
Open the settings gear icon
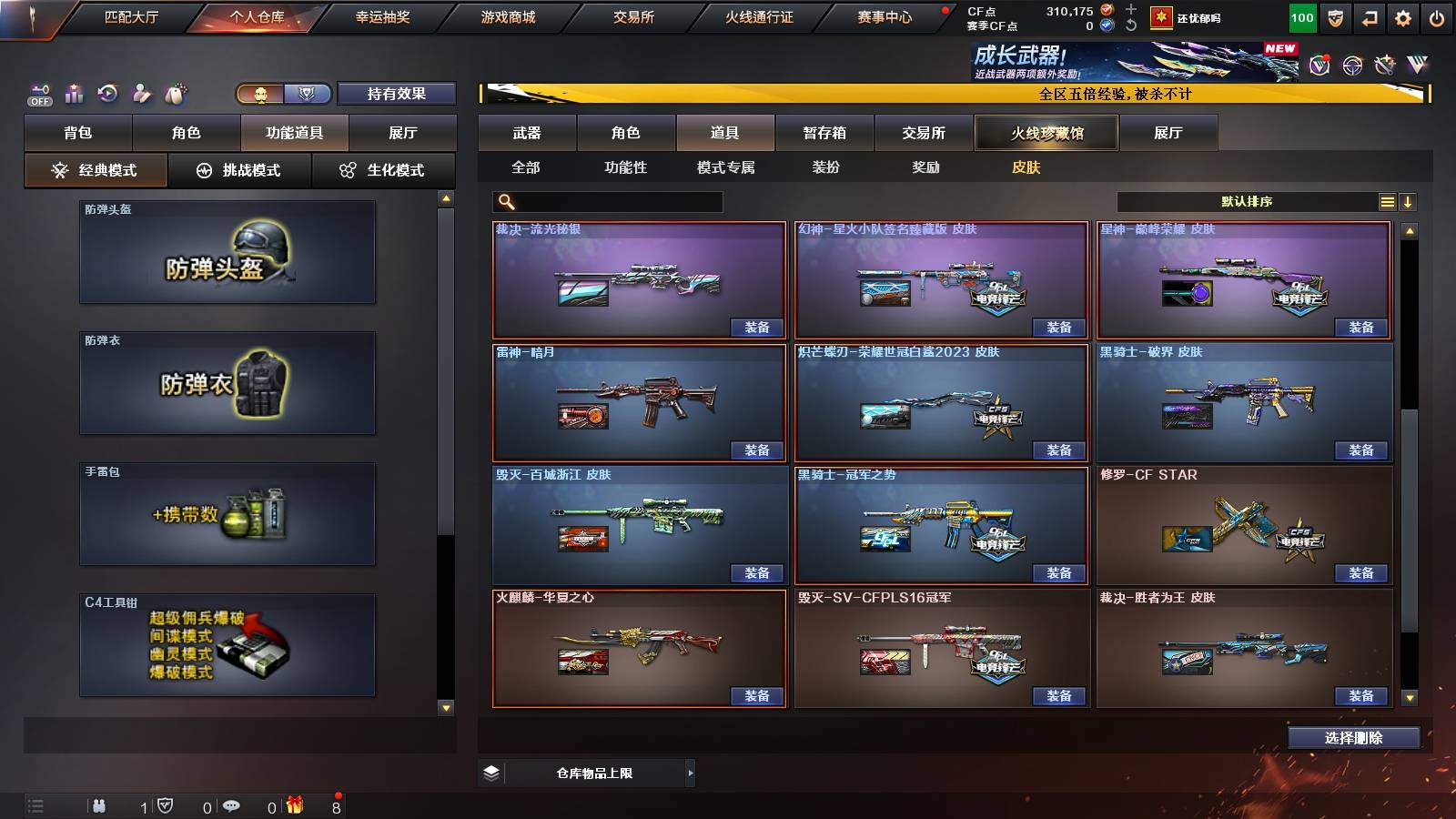[x=1401, y=17]
